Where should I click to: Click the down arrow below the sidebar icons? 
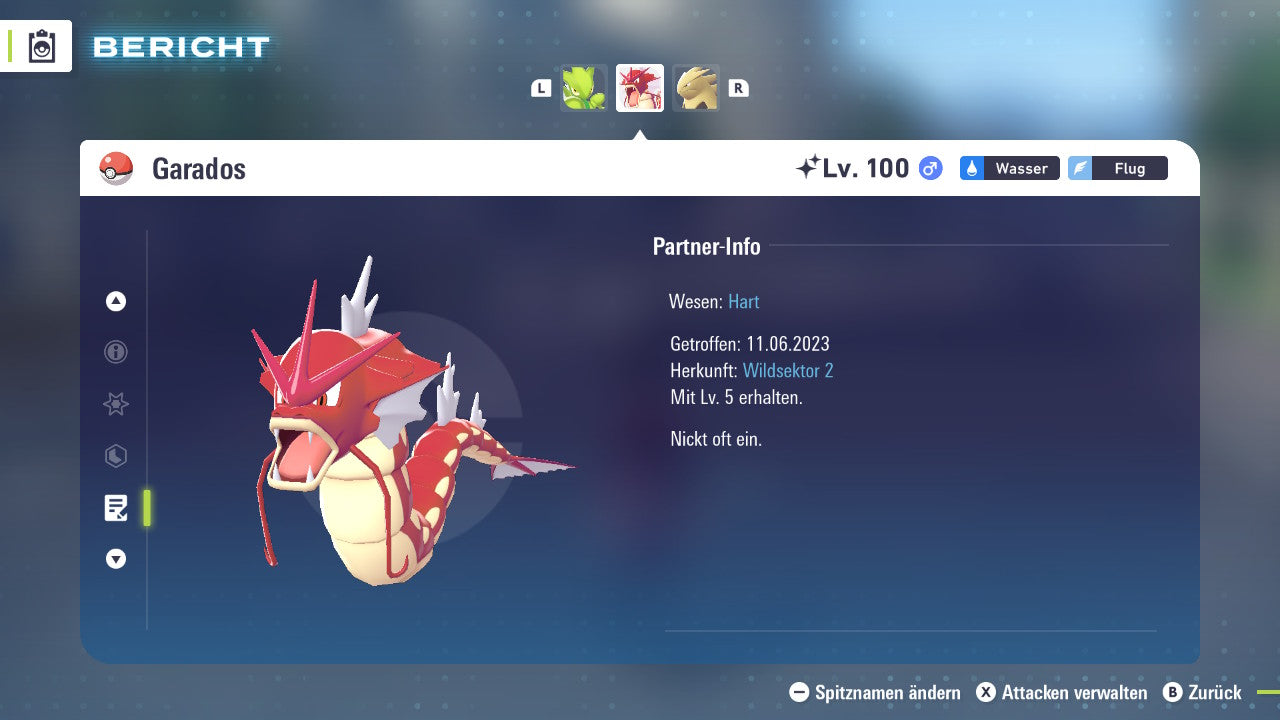coord(115,559)
